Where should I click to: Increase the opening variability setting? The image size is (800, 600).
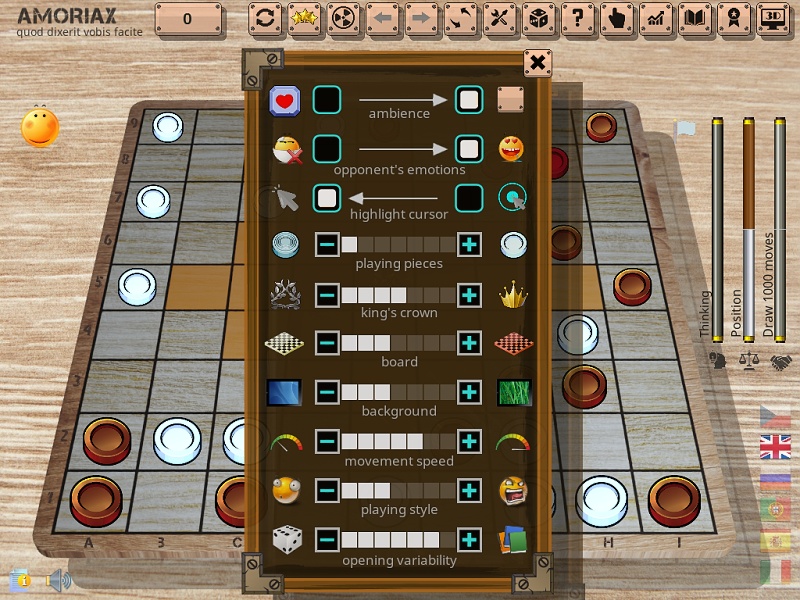point(469,540)
